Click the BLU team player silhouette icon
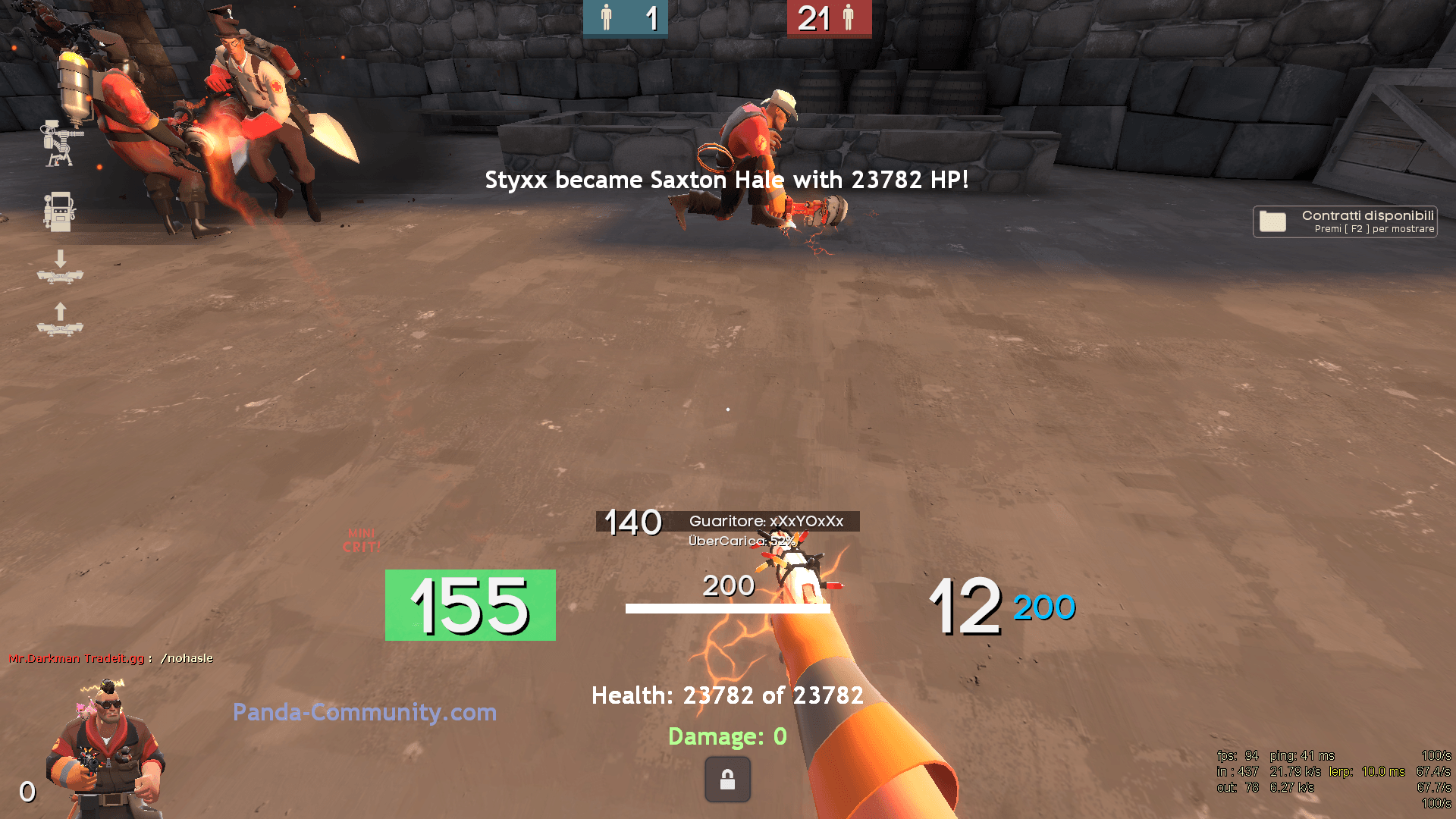Screen dimensions: 1456x819 606,17
